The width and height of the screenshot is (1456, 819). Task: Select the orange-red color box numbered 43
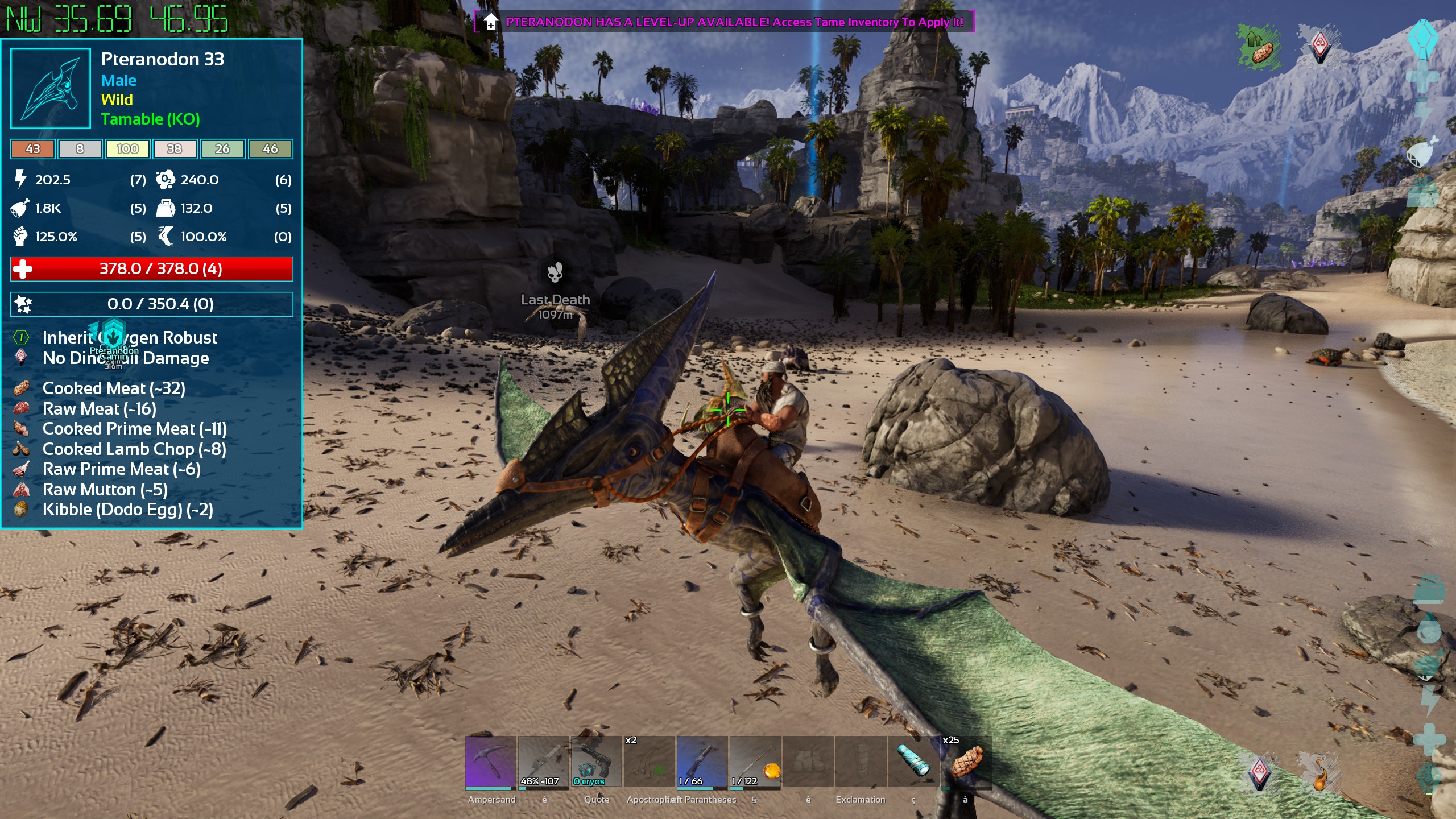coord(33,149)
